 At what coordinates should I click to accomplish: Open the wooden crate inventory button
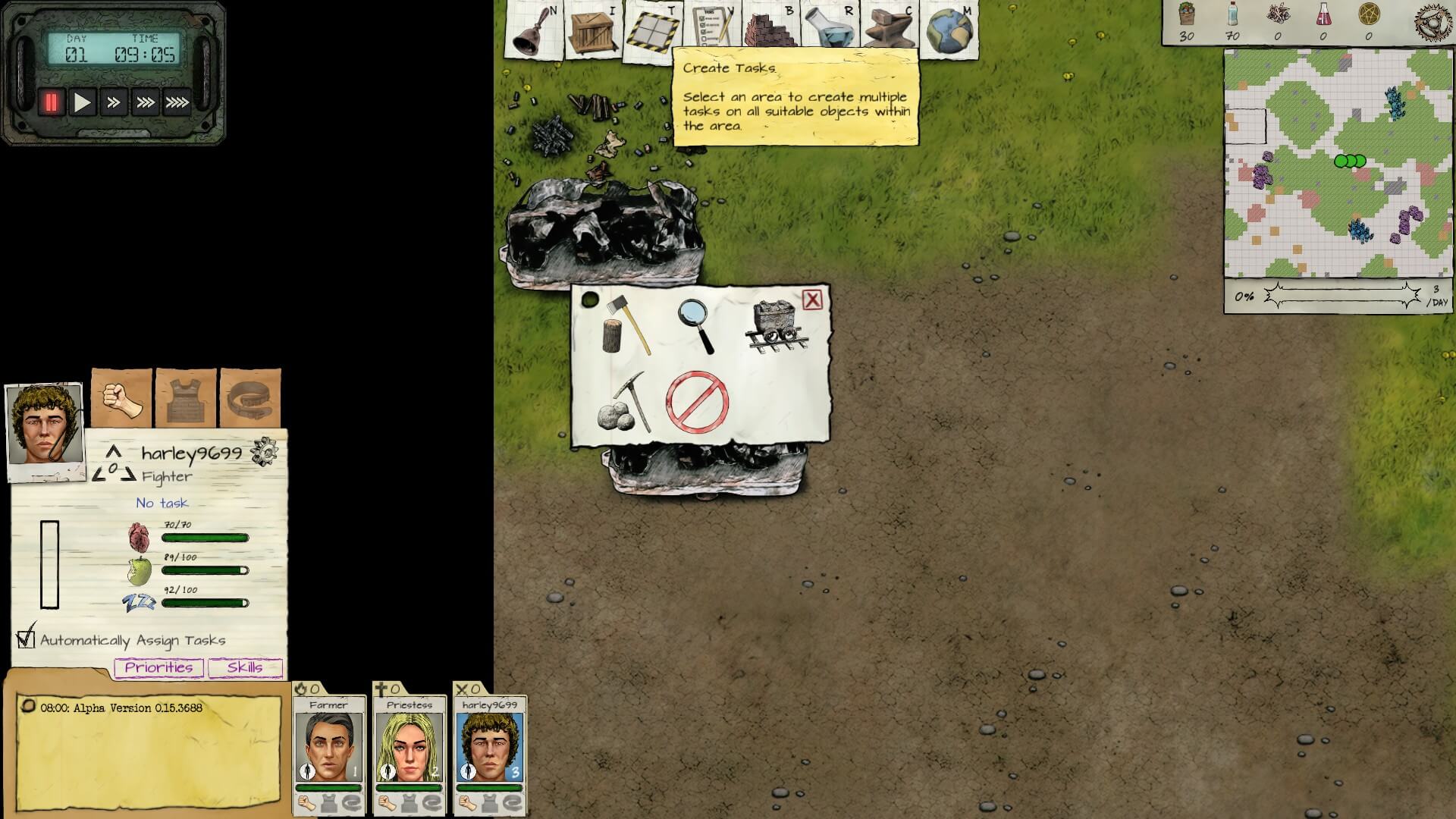[592, 31]
